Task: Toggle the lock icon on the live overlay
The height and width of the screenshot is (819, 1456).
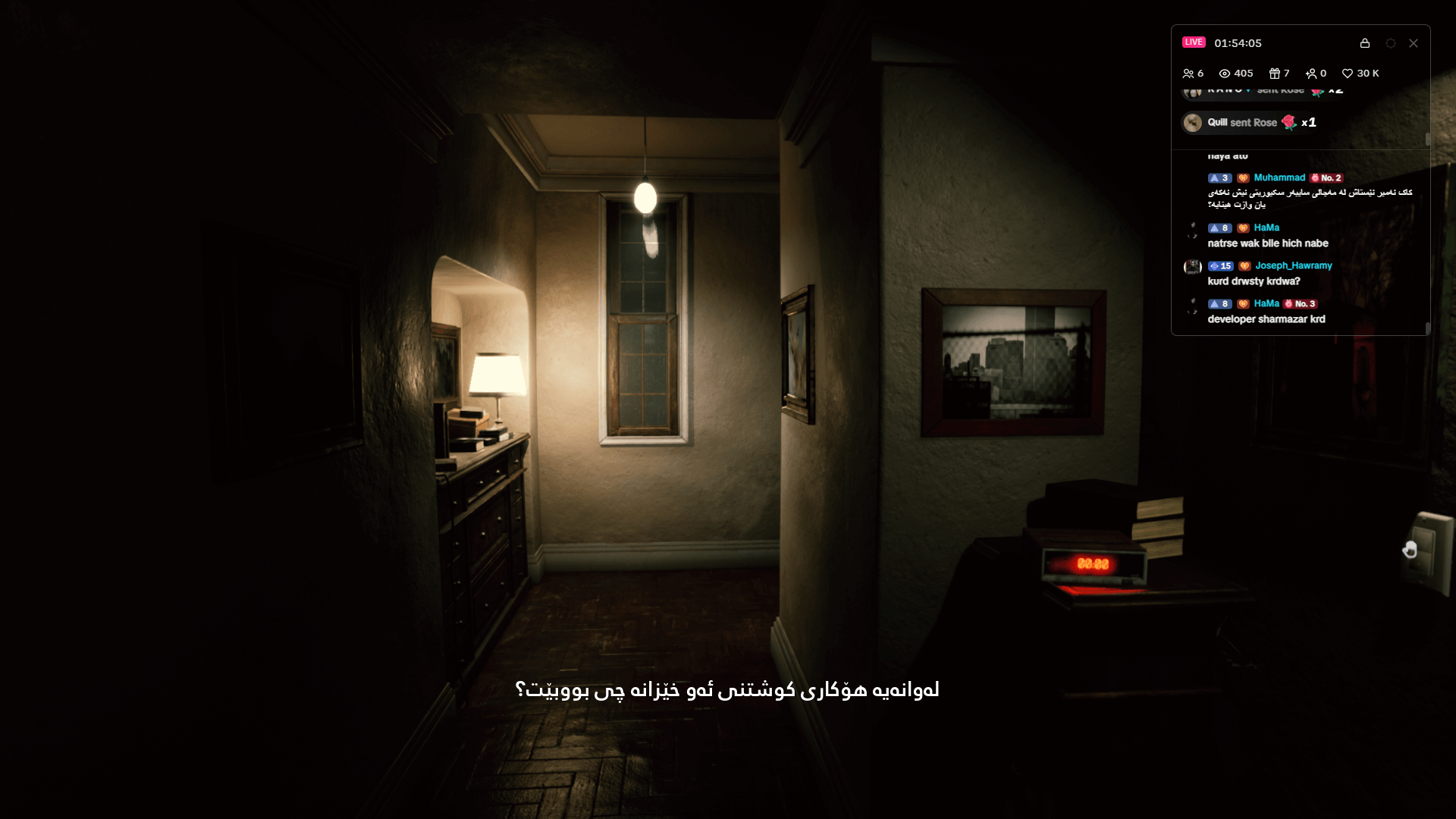Action: (1365, 43)
